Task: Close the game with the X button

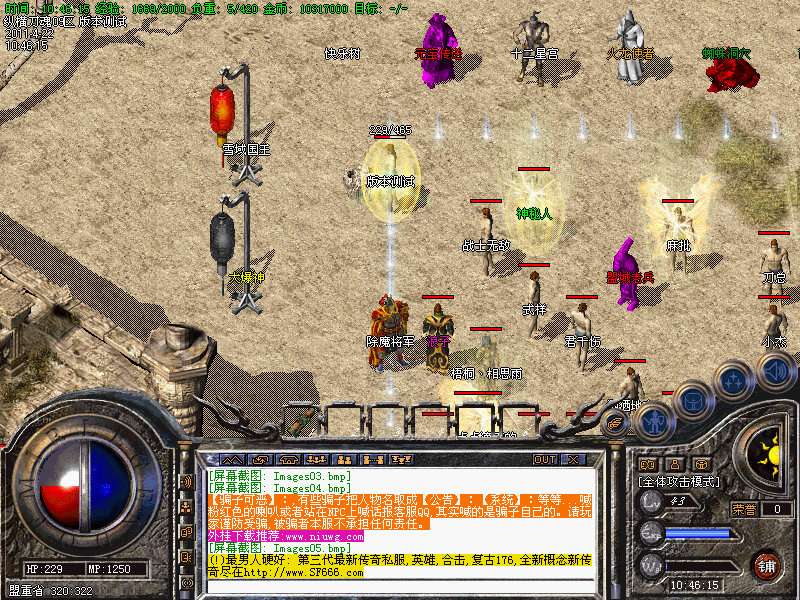Action: click(x=574, y=459)
